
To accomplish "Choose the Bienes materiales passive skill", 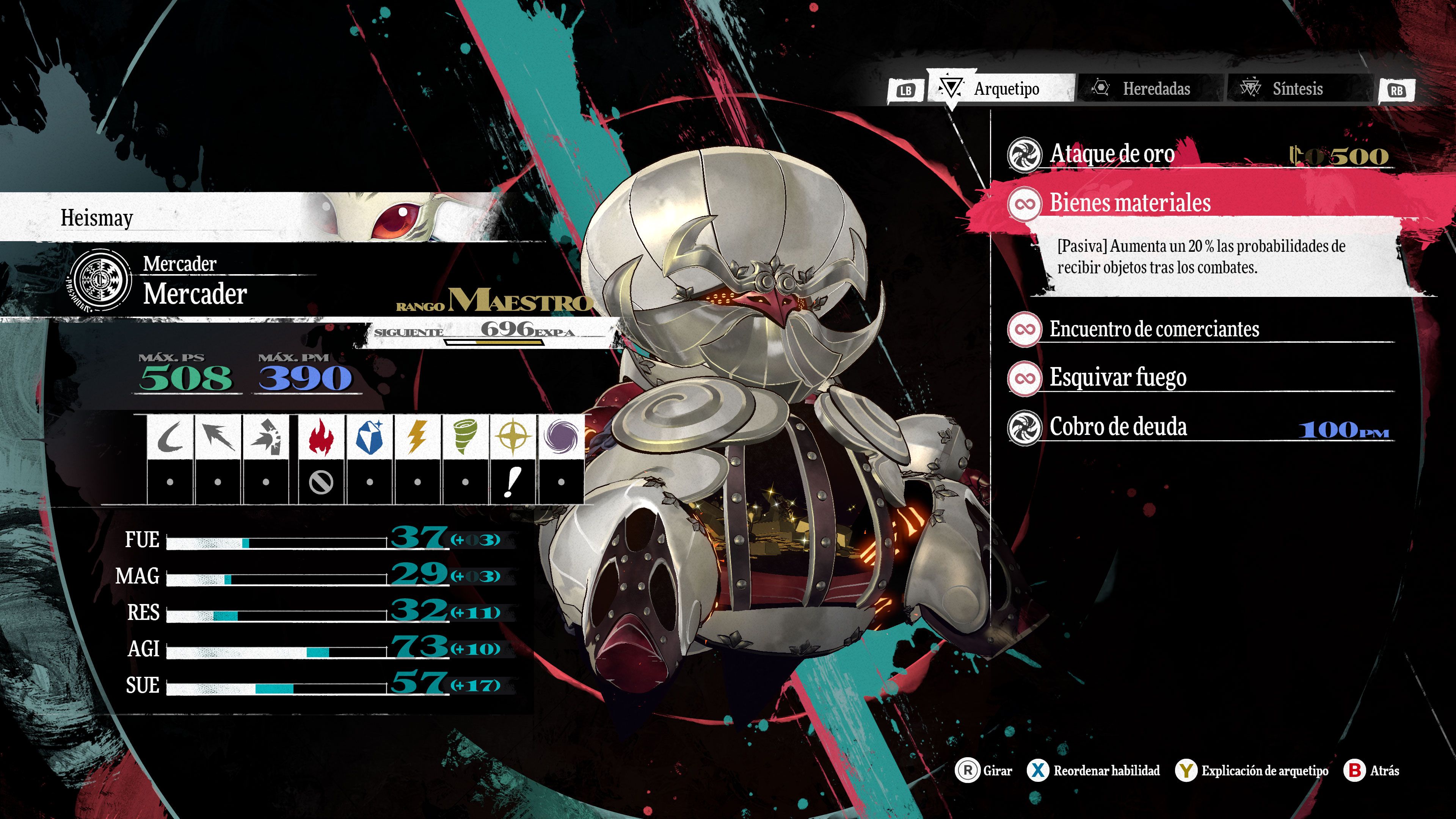I will 1130,203.
